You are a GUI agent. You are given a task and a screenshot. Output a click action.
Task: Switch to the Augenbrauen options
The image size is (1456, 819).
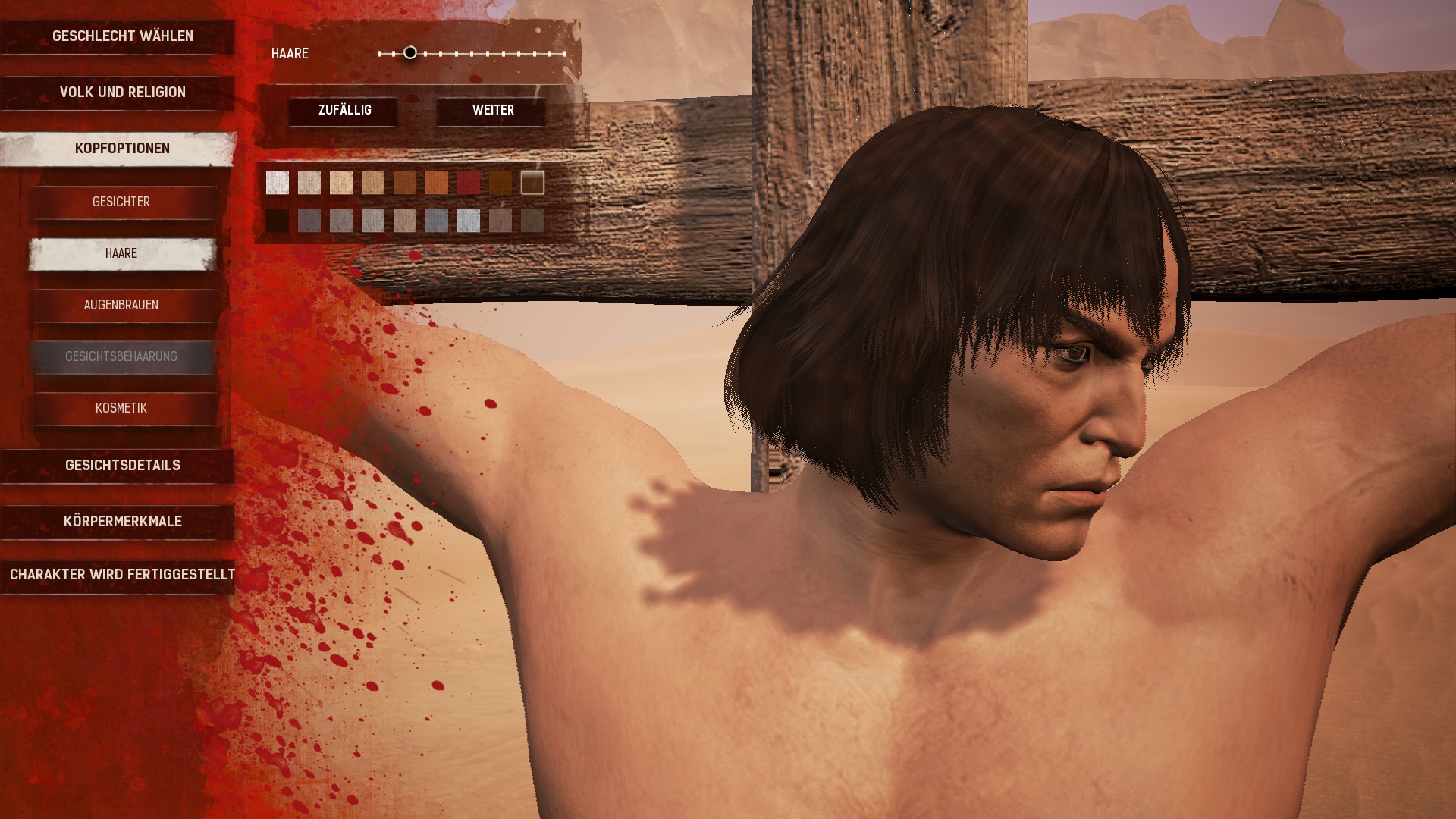[121, 305]
